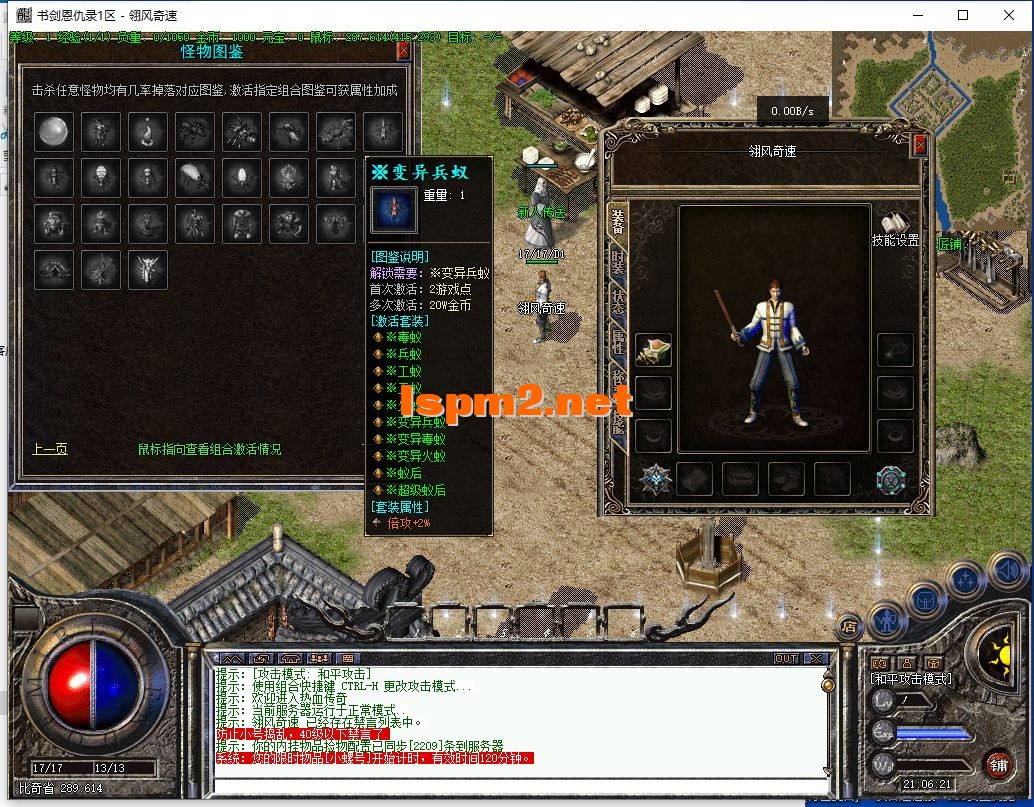Open the red 铺 stall button
This screenshot has height=807, width=1034.
pyautogui.click(x=997, y=765)
